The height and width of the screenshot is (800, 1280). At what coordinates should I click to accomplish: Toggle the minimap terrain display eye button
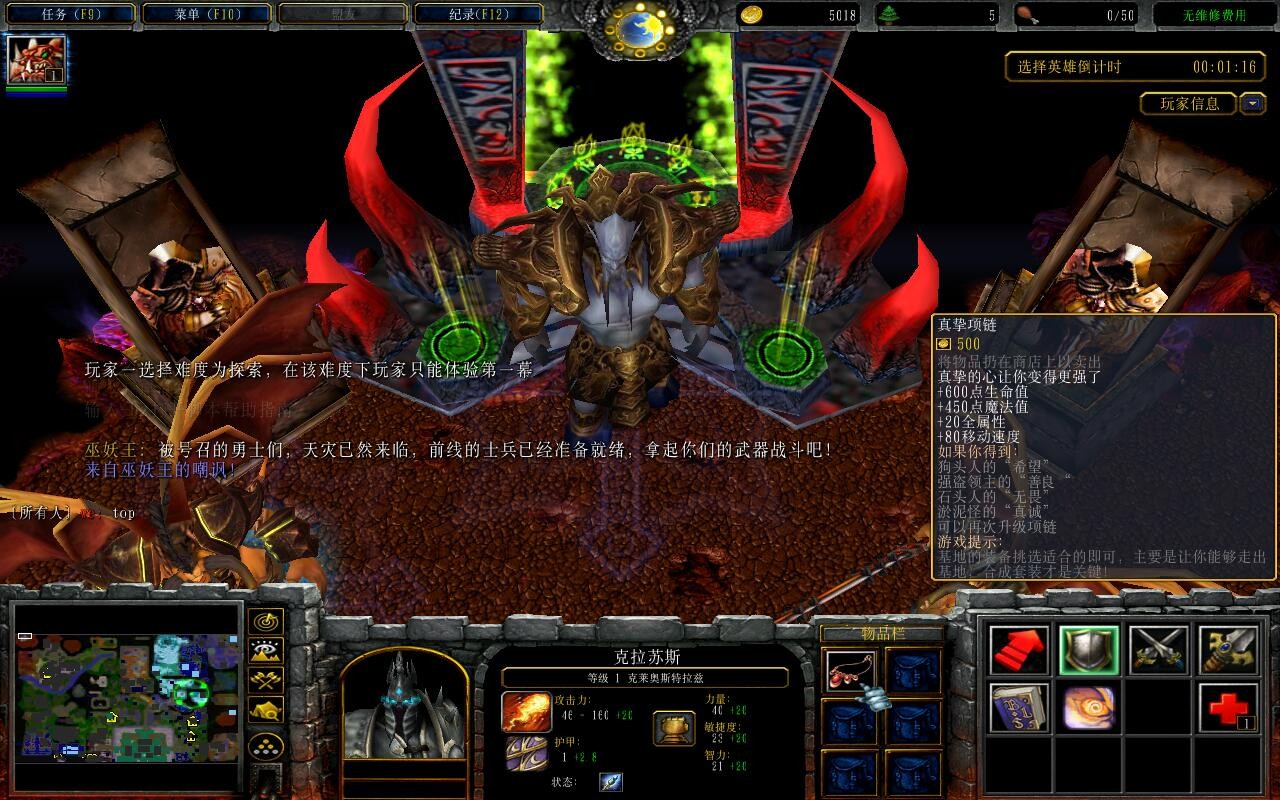[x=265, y=652]
